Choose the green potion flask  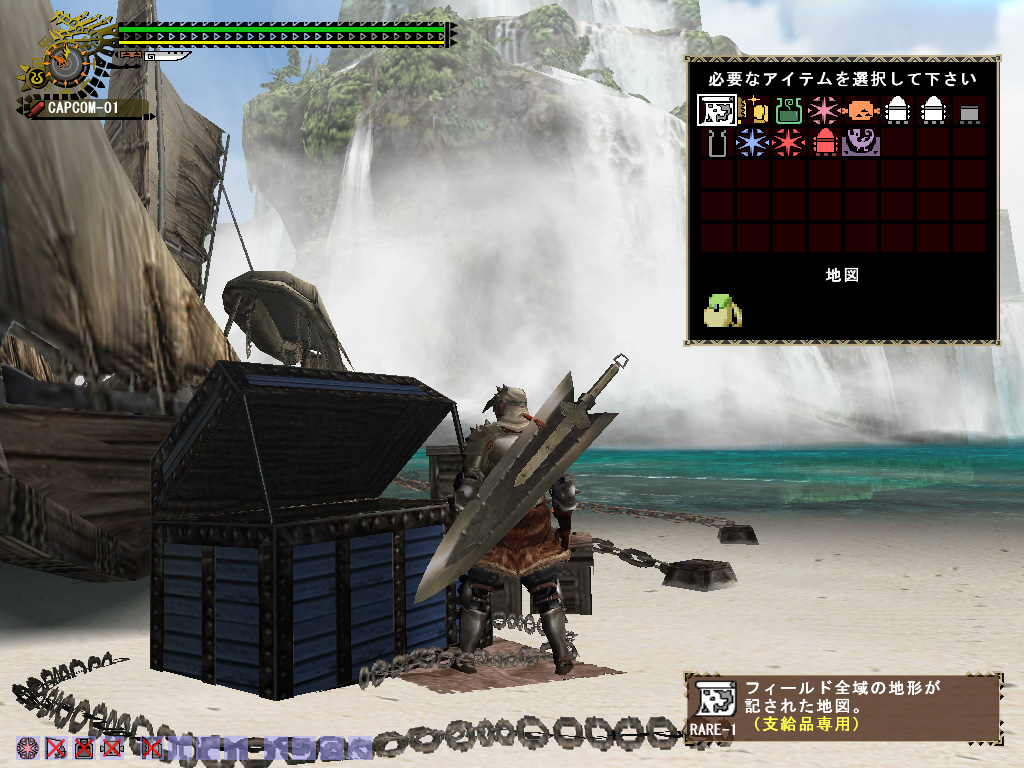point(789,110)
